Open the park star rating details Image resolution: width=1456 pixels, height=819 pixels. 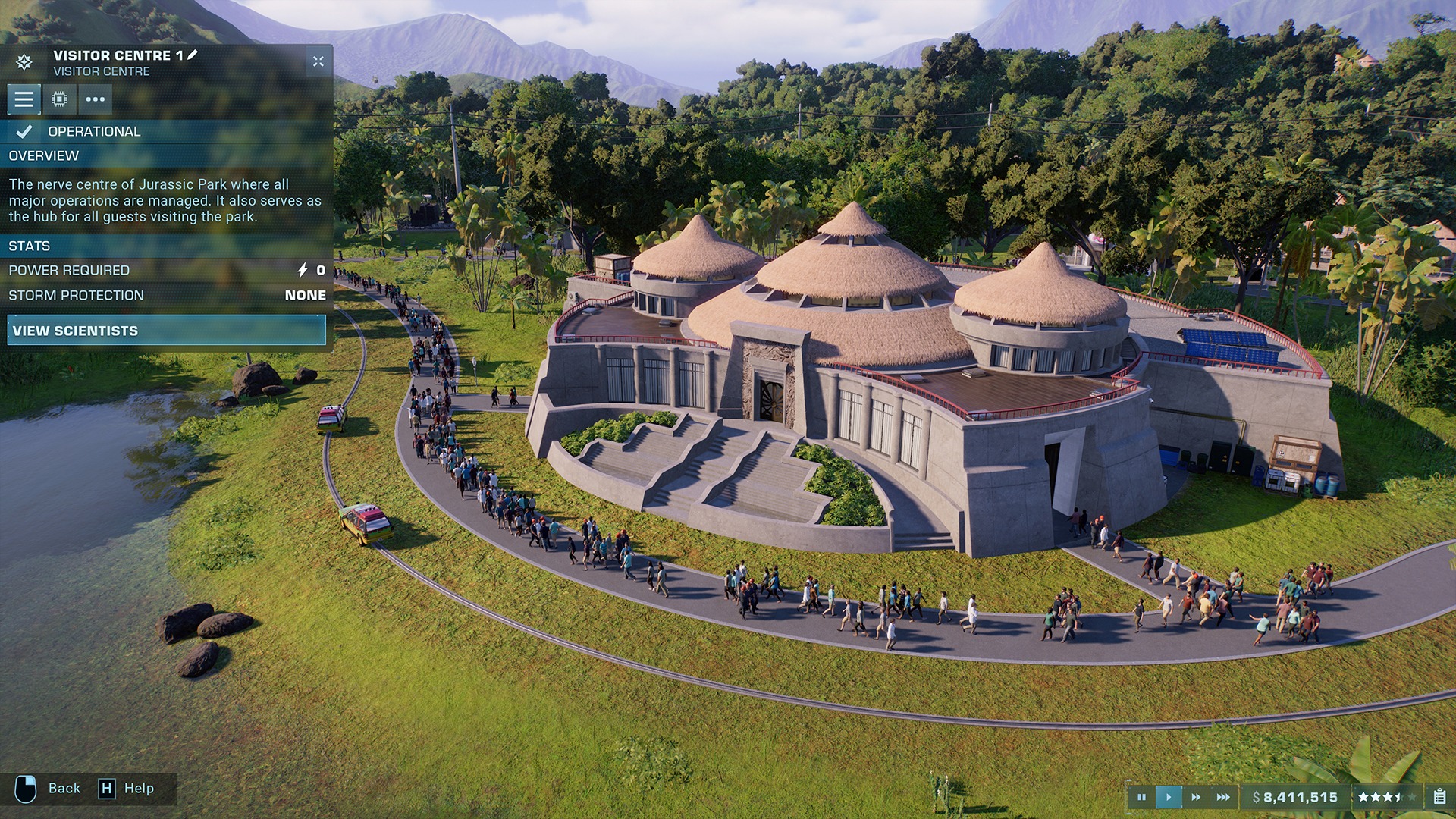[x=1386, y=797]
